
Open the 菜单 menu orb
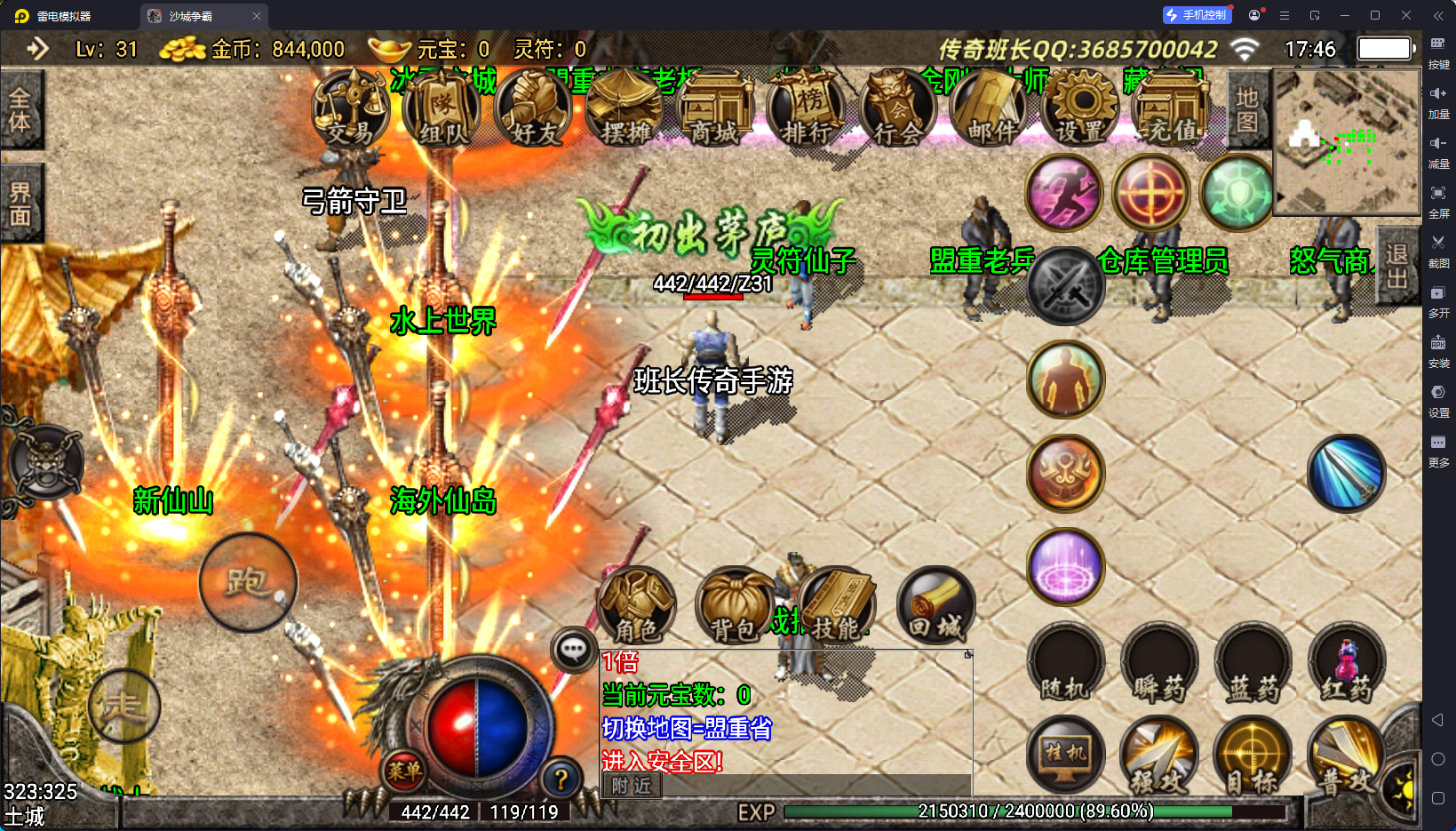tap(404, 771)
